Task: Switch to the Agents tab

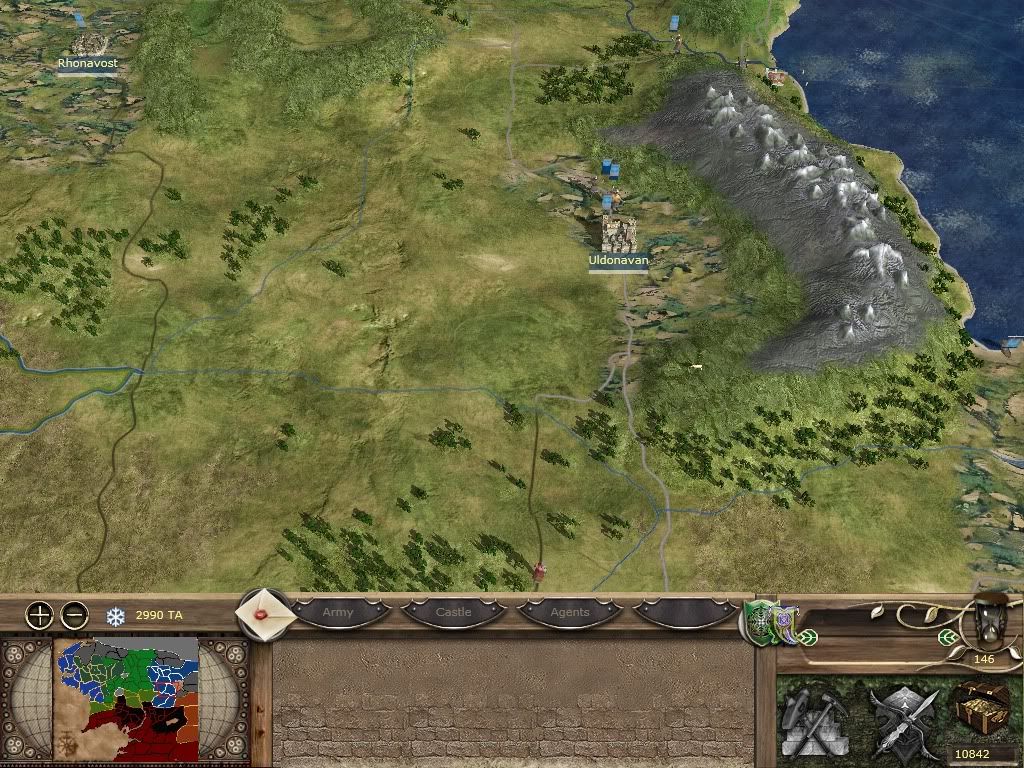Action: [x=570, y=612]
